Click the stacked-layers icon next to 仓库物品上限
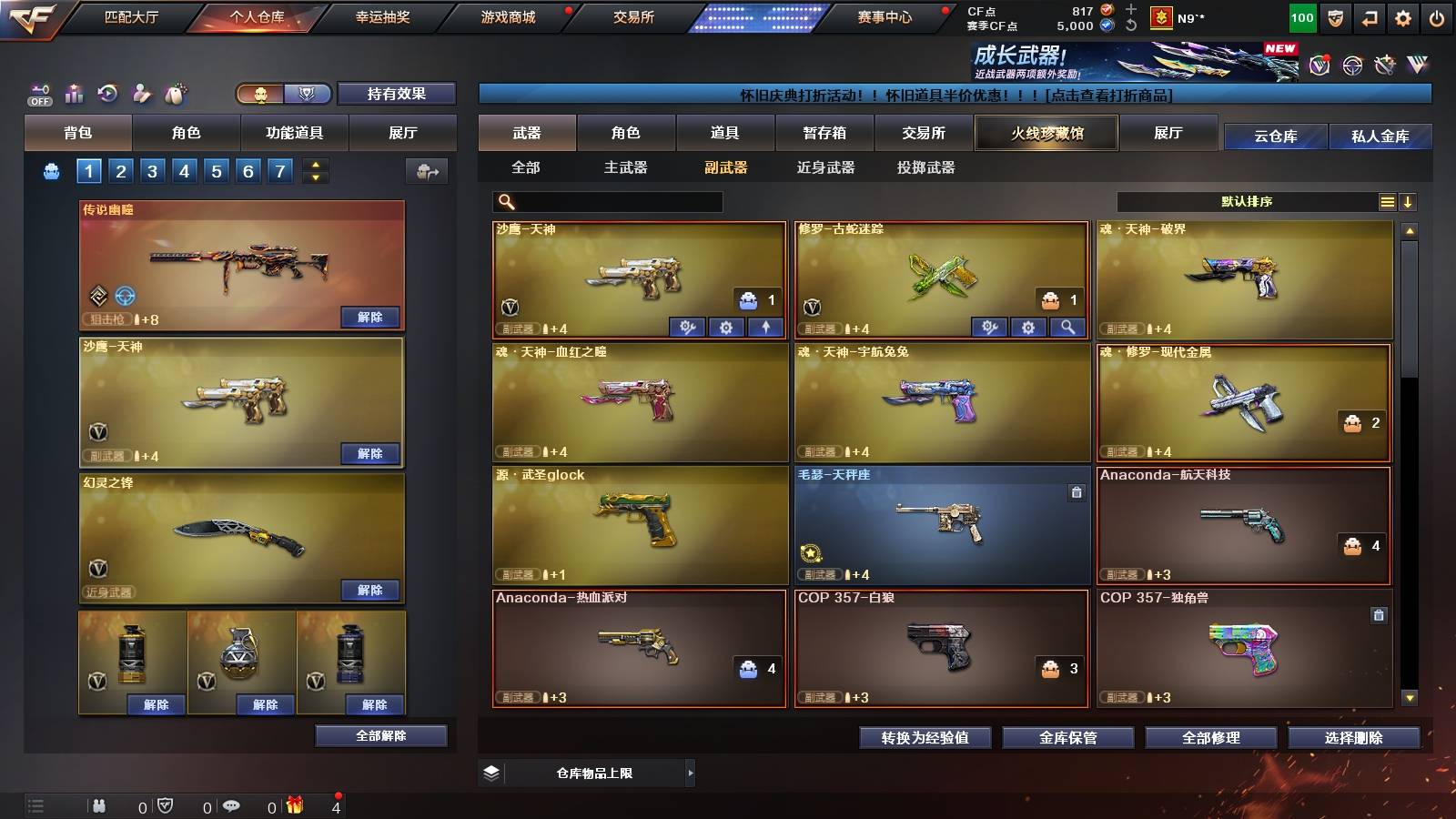The image size is (1456, 819). [492, 773]
